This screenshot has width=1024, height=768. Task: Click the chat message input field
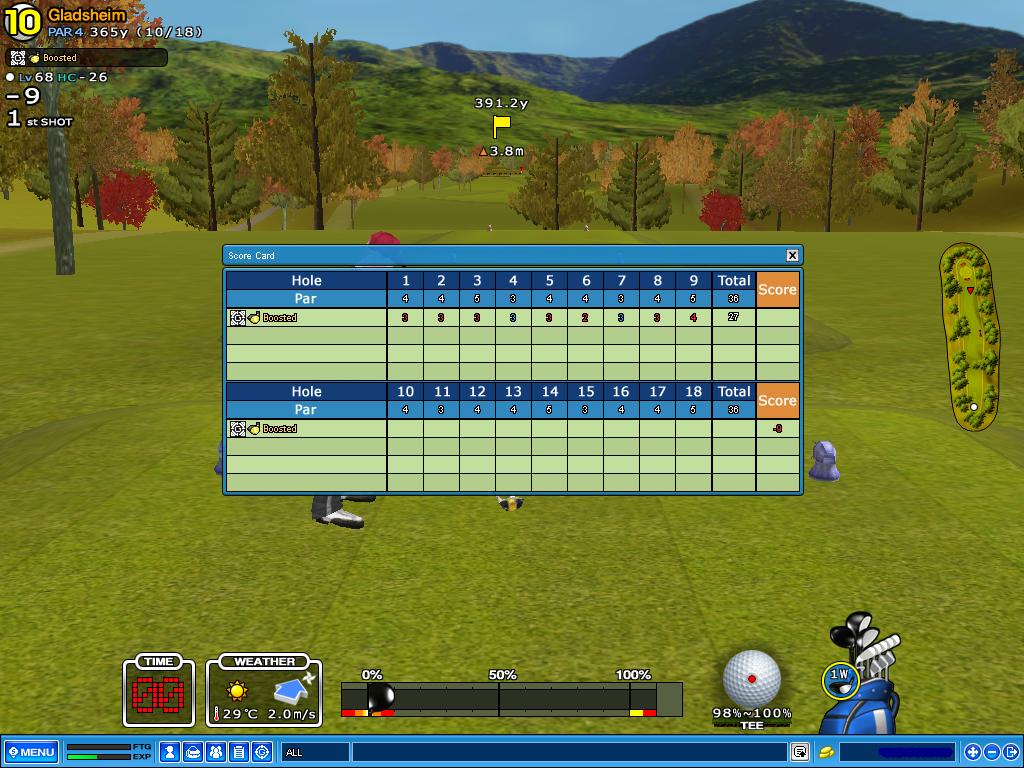tap(570, 752)
